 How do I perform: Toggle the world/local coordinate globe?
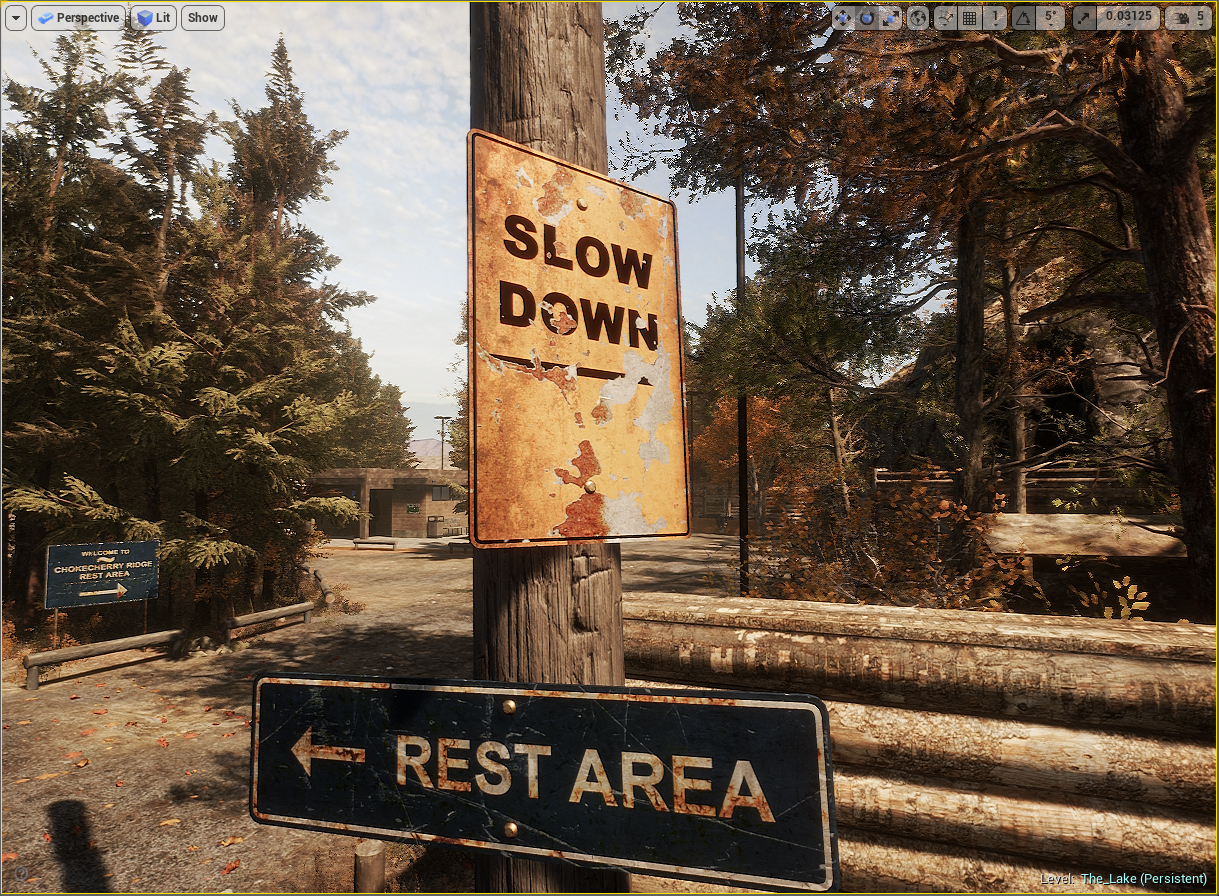(x=918, y=18)
